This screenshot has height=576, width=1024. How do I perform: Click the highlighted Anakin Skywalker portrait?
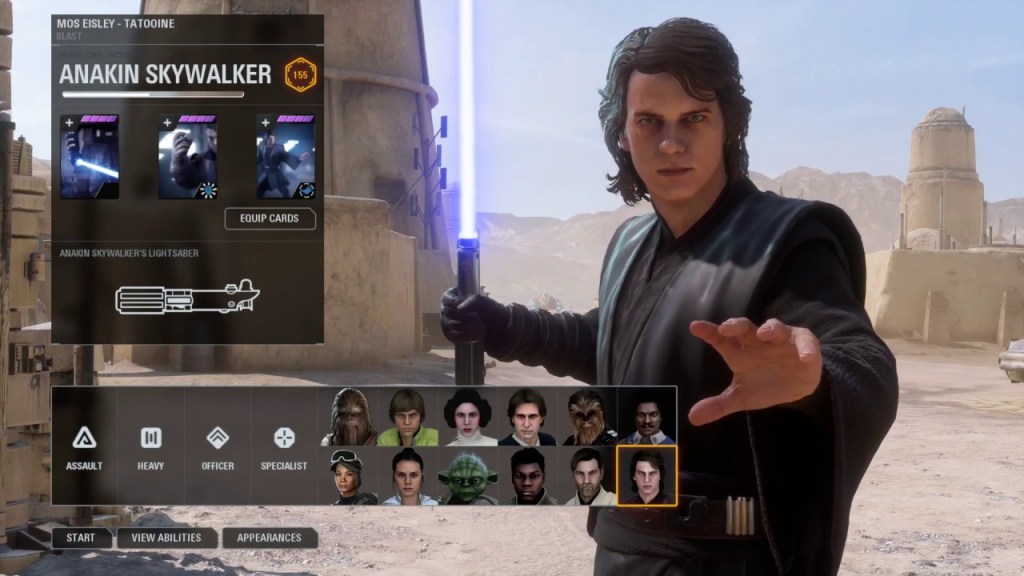647,476
